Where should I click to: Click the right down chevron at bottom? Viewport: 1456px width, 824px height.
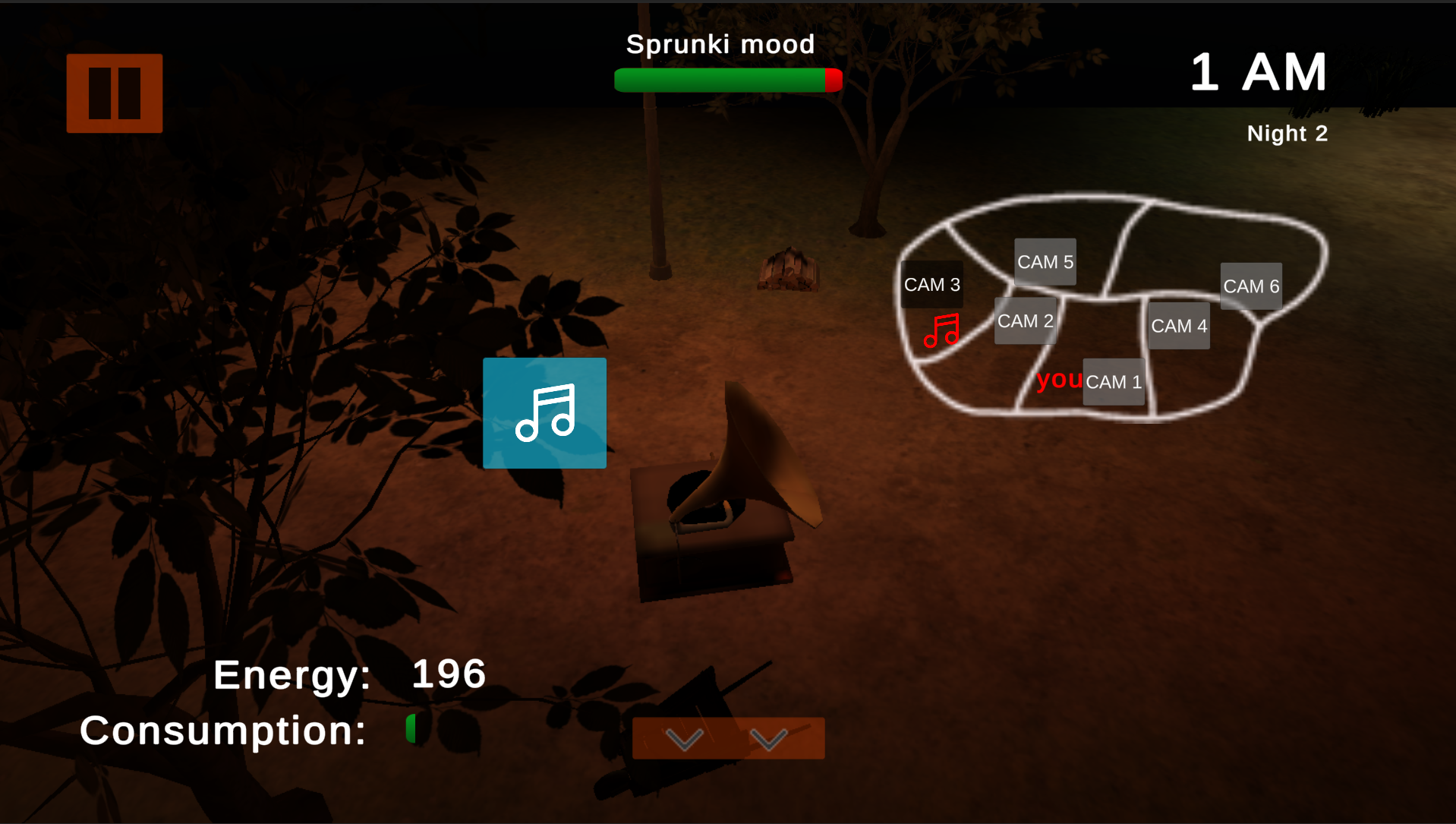tap(769, 737)
